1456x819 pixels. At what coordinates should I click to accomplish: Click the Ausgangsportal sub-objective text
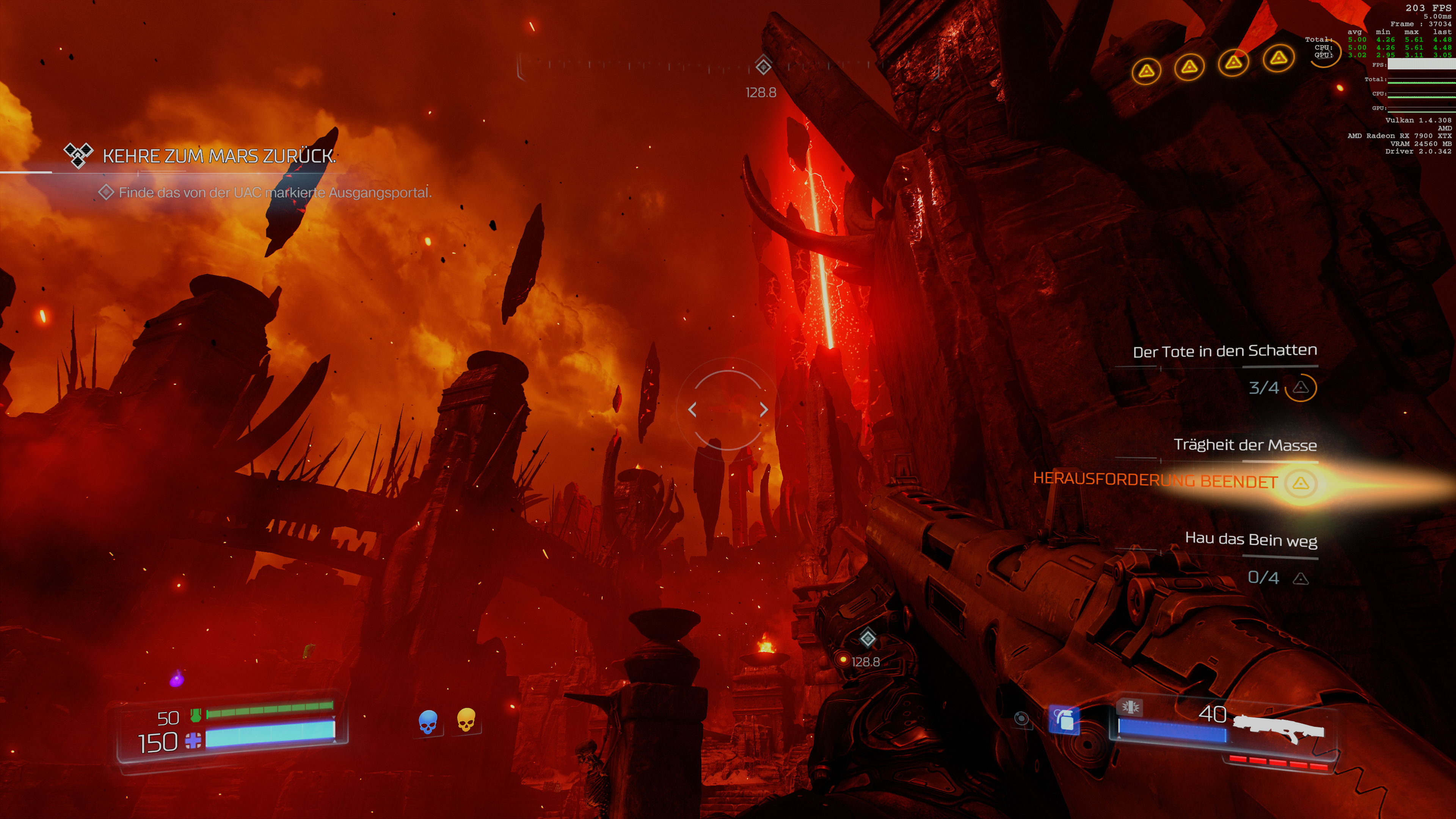click(275, 193)
